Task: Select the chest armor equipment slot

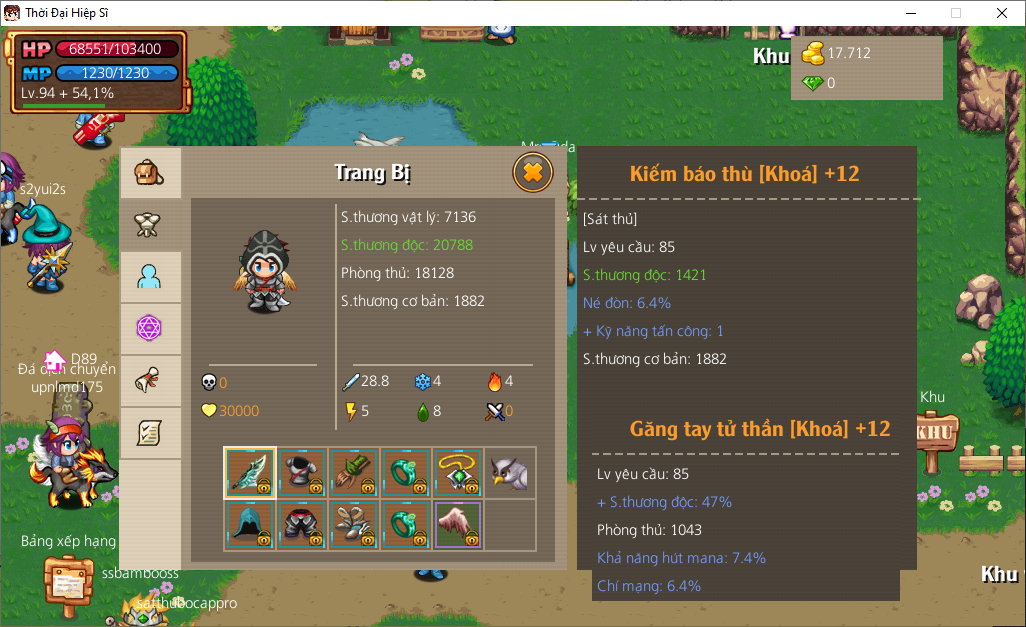Action: pyautogui.click(x=302, y=472)
